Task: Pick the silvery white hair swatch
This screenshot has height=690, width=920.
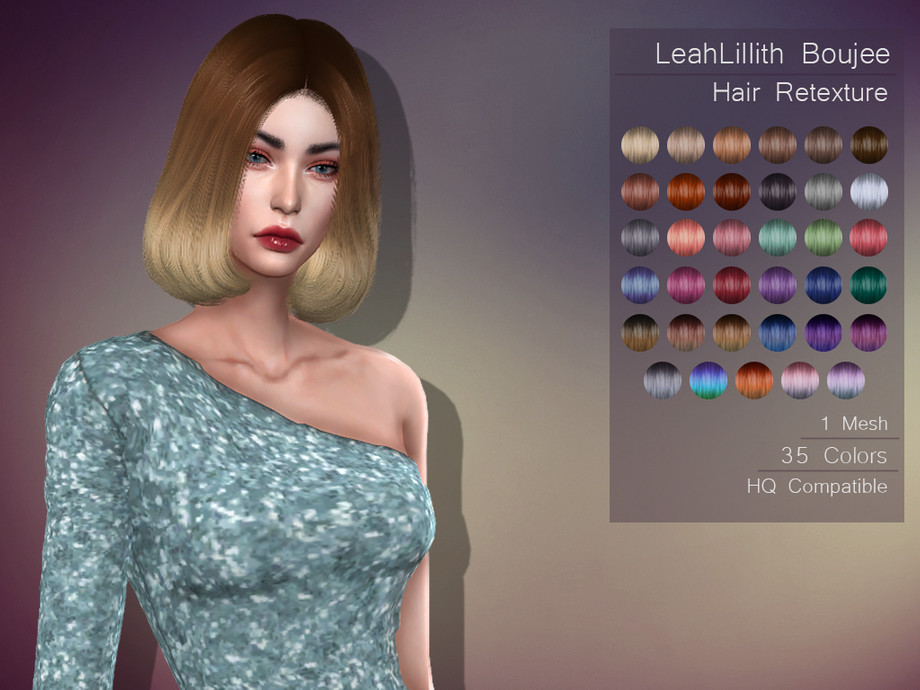Action: click(869, 191)
